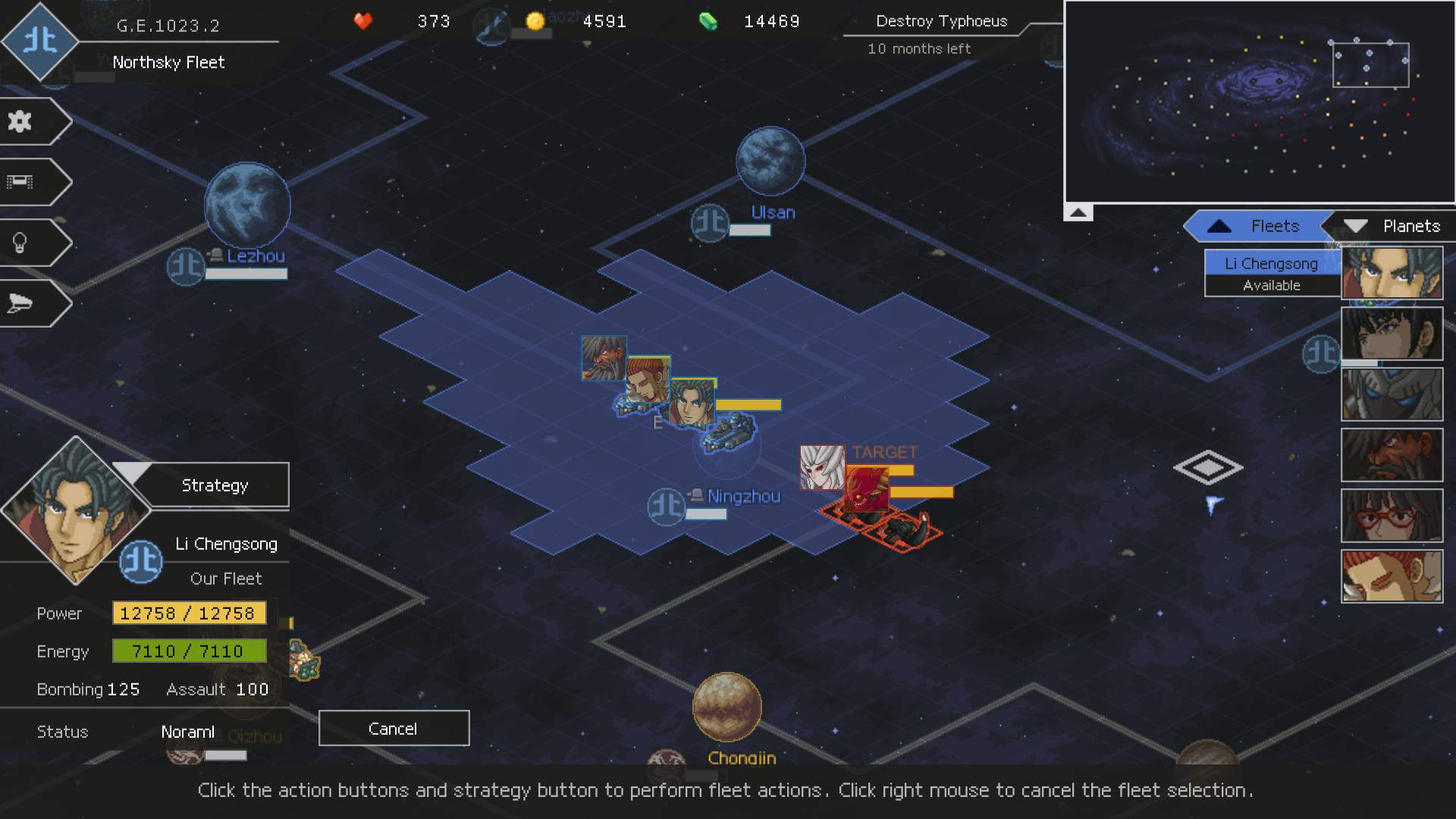
Task: Expand the Planets list via down triangle
Action: [1357, 225]
